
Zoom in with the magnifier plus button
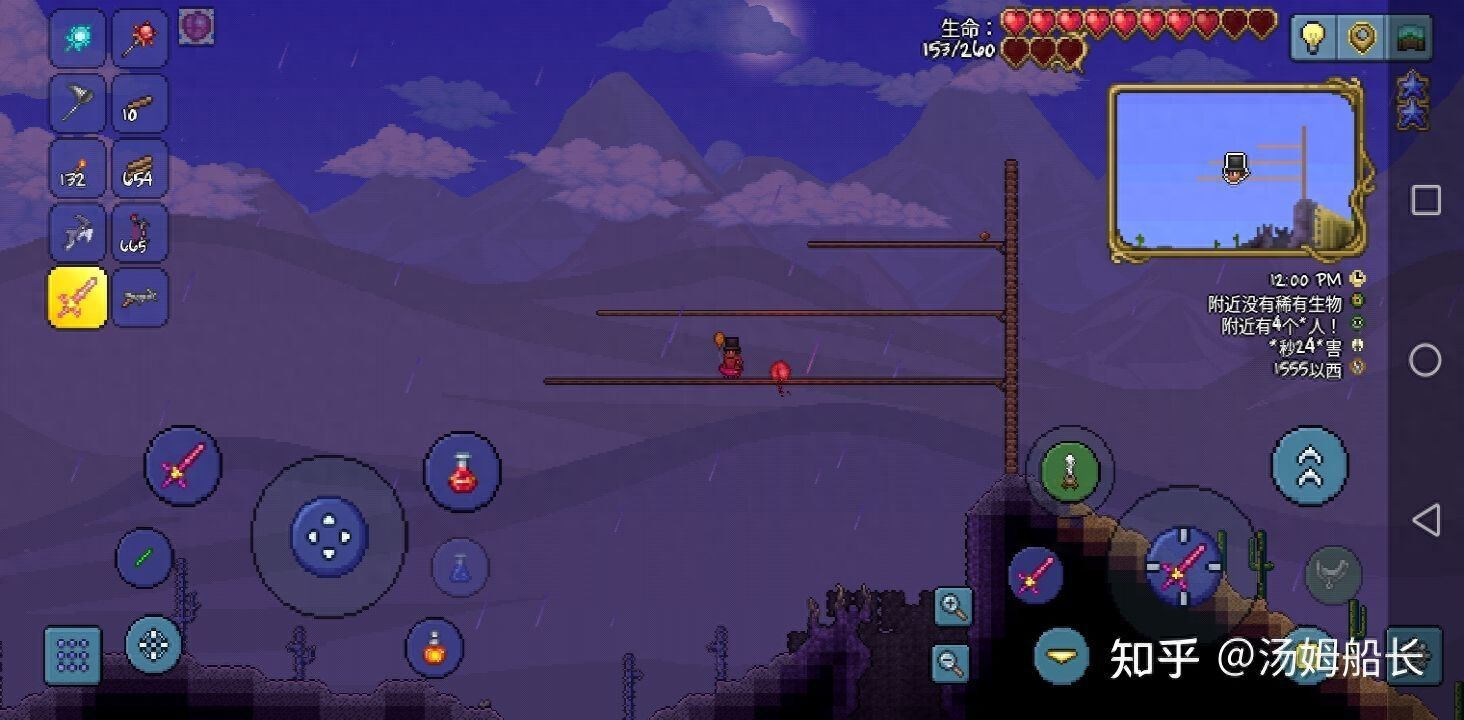pos(953,606)
